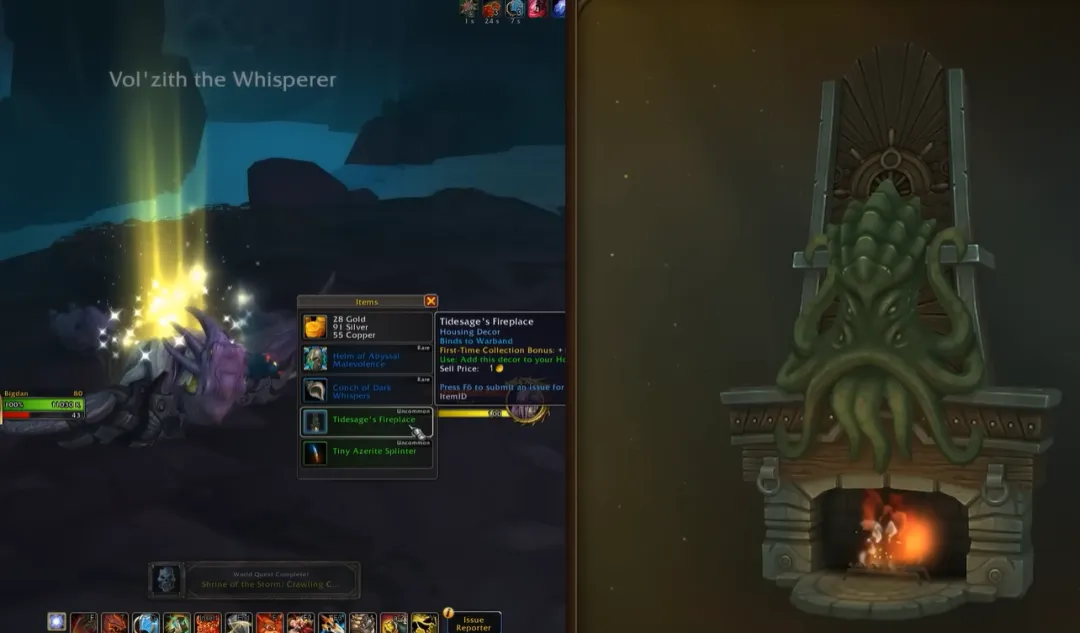
Task: Loot the Conch of Dark Whispers
Action: click(x=366, y=391)
